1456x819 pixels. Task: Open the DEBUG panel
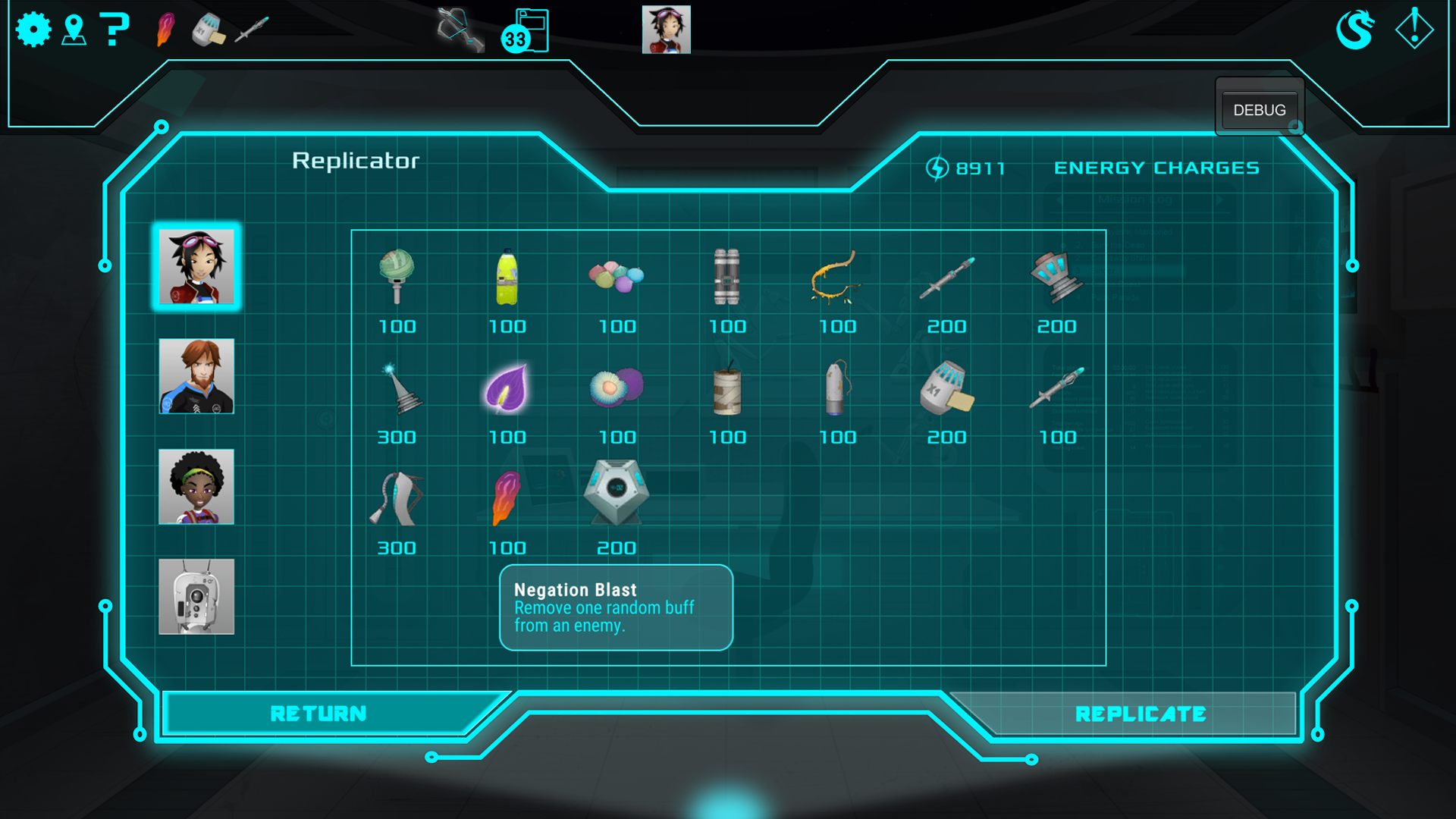(x=1259, y=110)
